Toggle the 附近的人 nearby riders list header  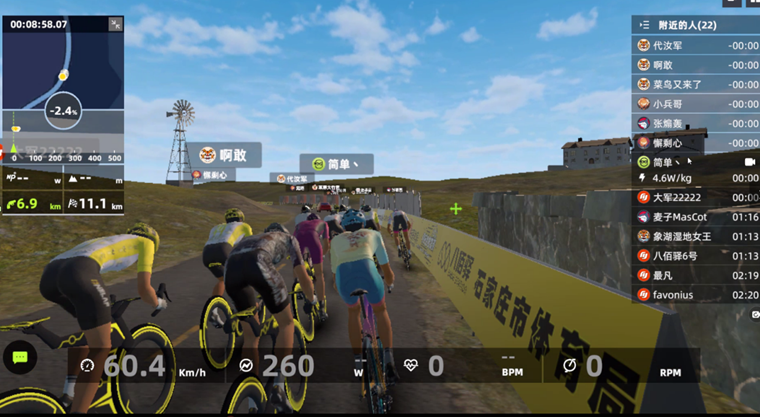695,24
